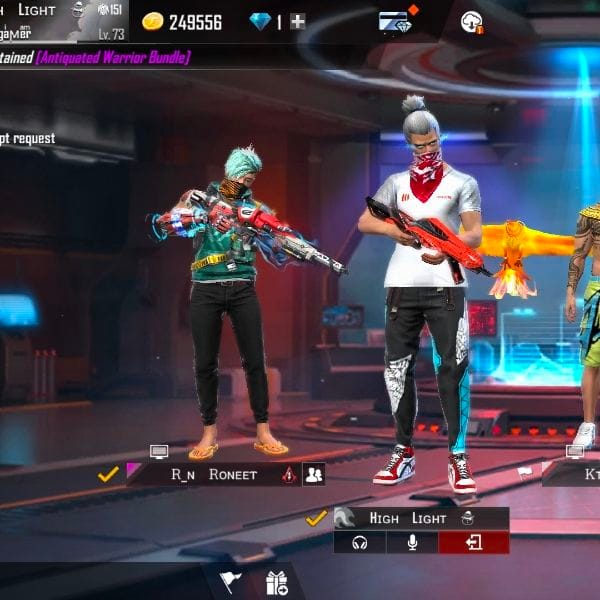Click the gold coin balance
600x600 pixels.
[181, 21]
